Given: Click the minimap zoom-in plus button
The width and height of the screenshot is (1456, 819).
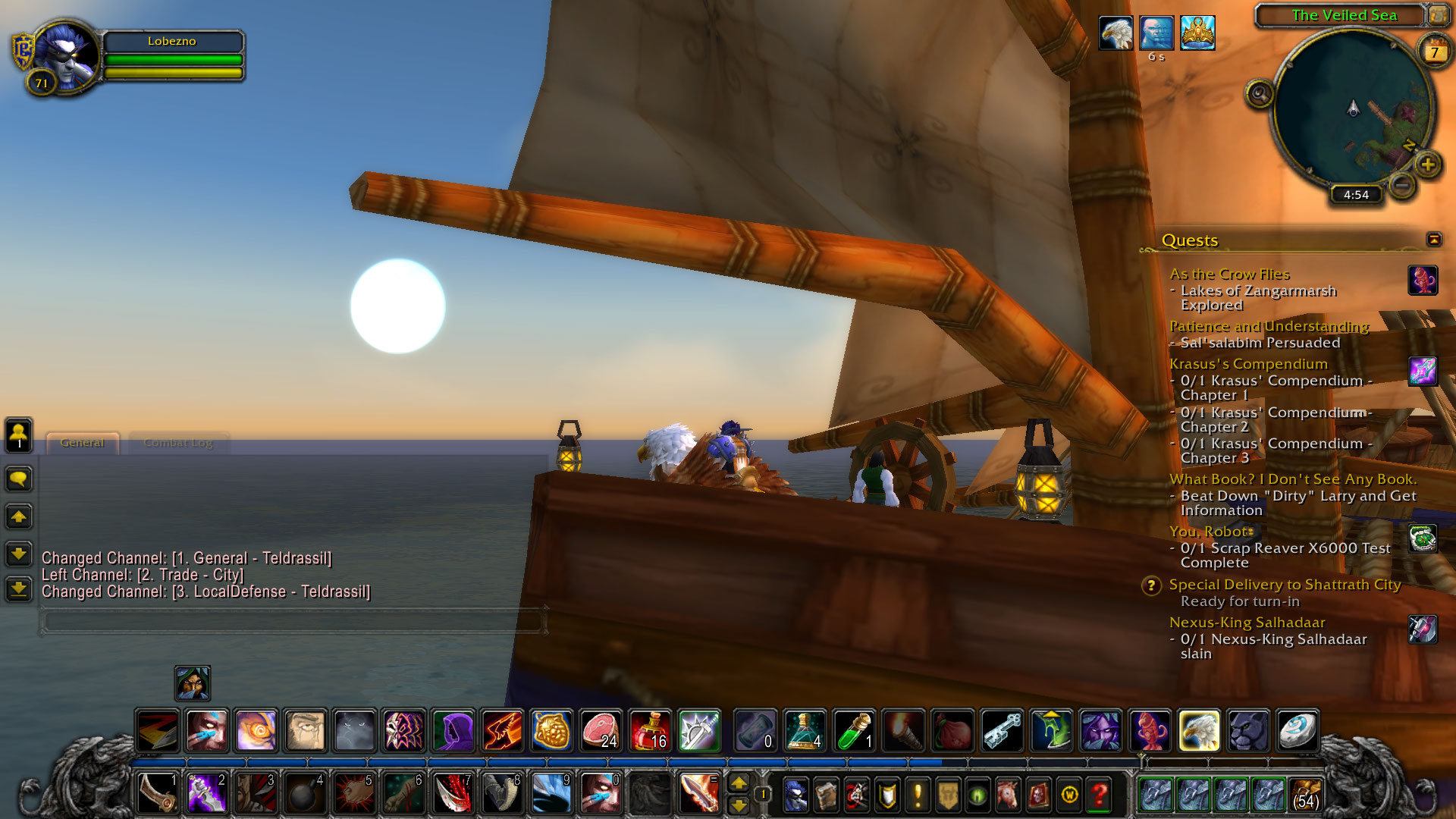Looking at the screenshot, I should (x=1428, y=165).
